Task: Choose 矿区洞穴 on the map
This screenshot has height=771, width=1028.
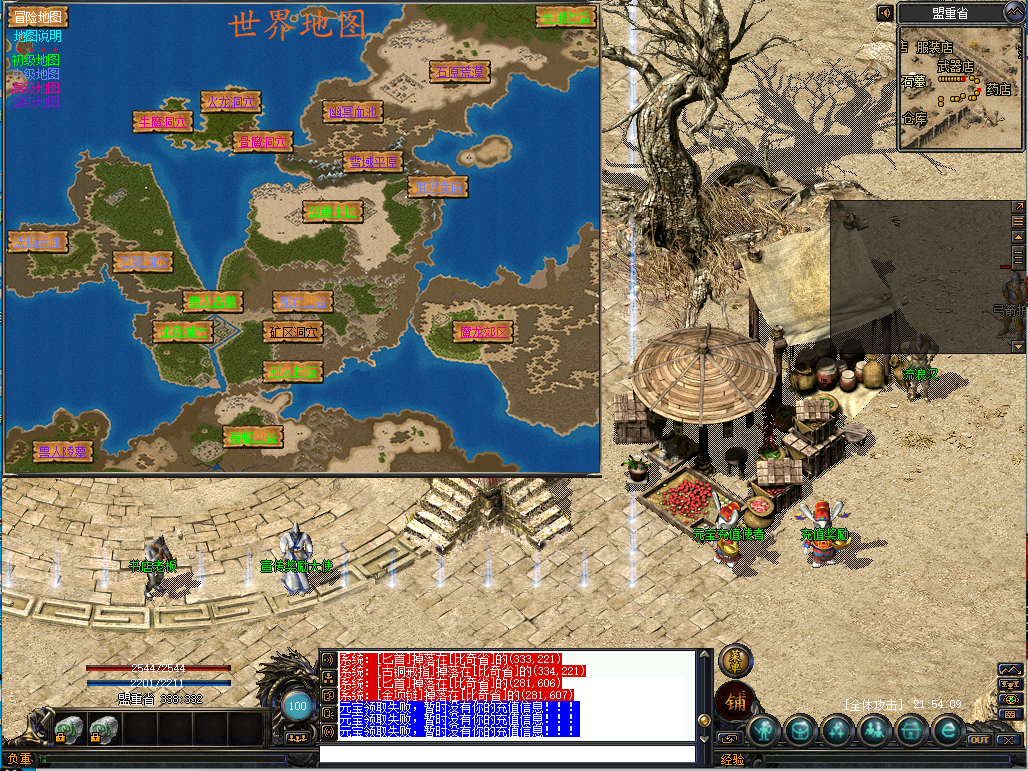Action: [293, 331]
